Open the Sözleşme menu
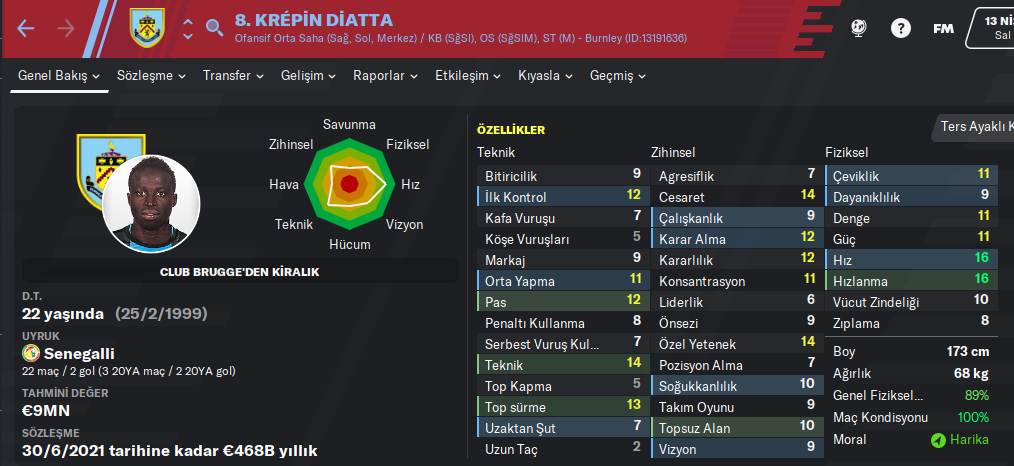1014x466 pixels. [150, 76]
